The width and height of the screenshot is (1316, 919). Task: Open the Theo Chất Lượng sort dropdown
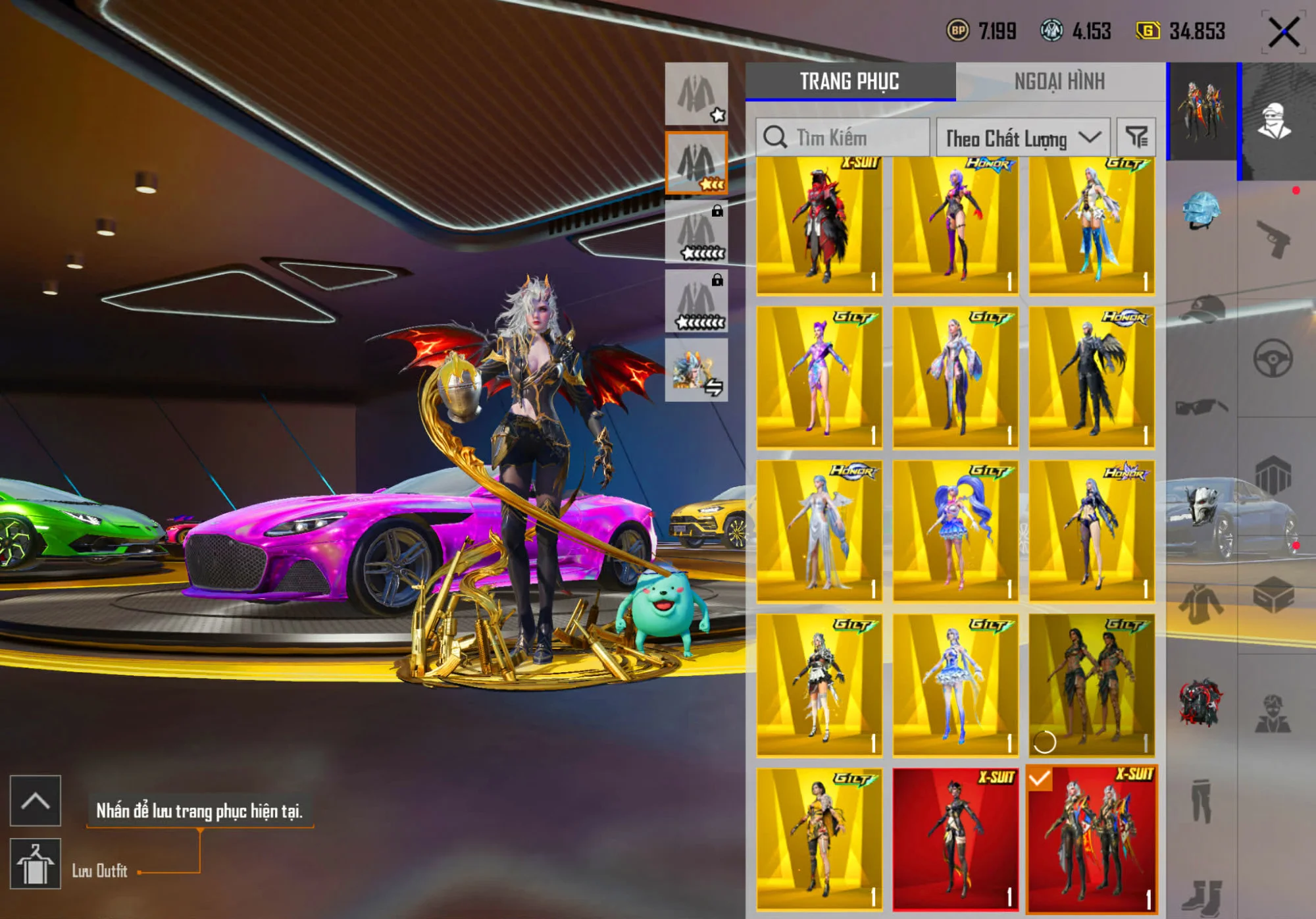(x=1023, y=138)
